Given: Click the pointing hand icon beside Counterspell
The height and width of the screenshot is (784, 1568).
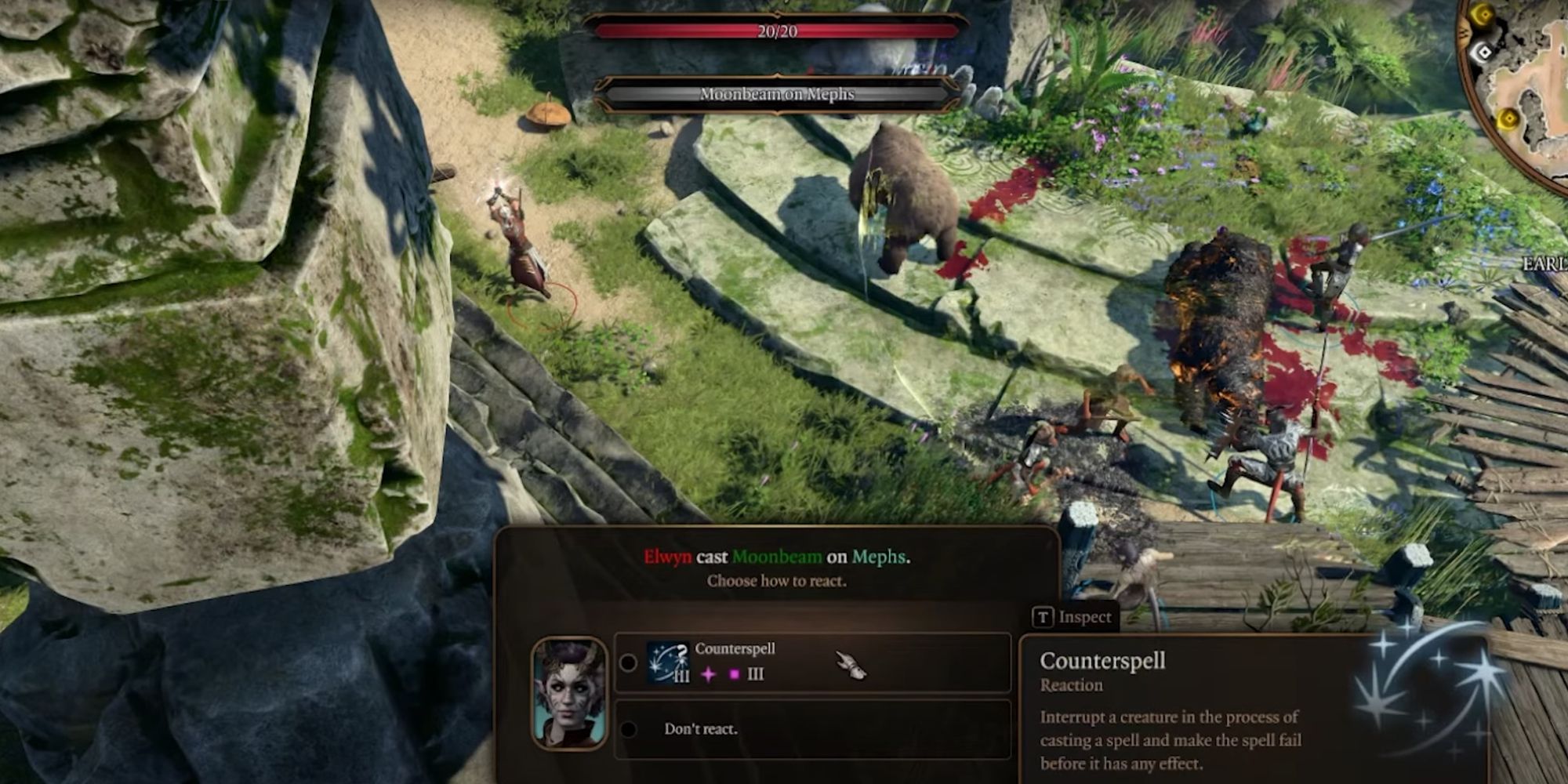Looking at the screenshot, I should [x=852, y=666].
